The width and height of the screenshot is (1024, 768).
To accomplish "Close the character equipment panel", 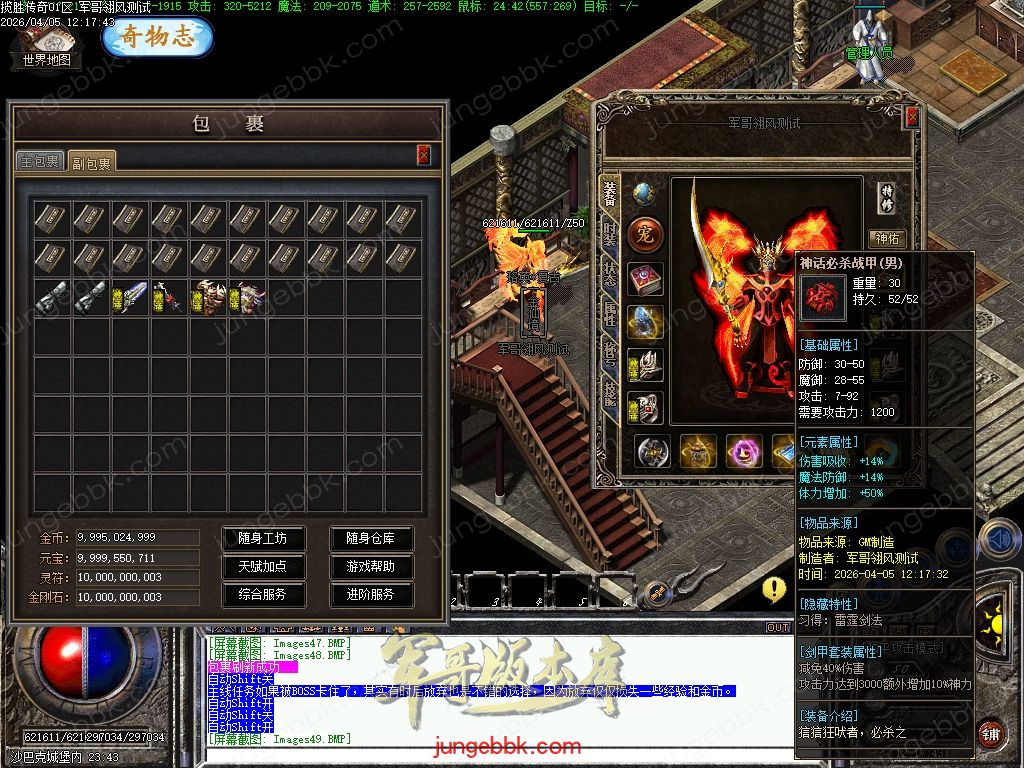I will 912,117.
